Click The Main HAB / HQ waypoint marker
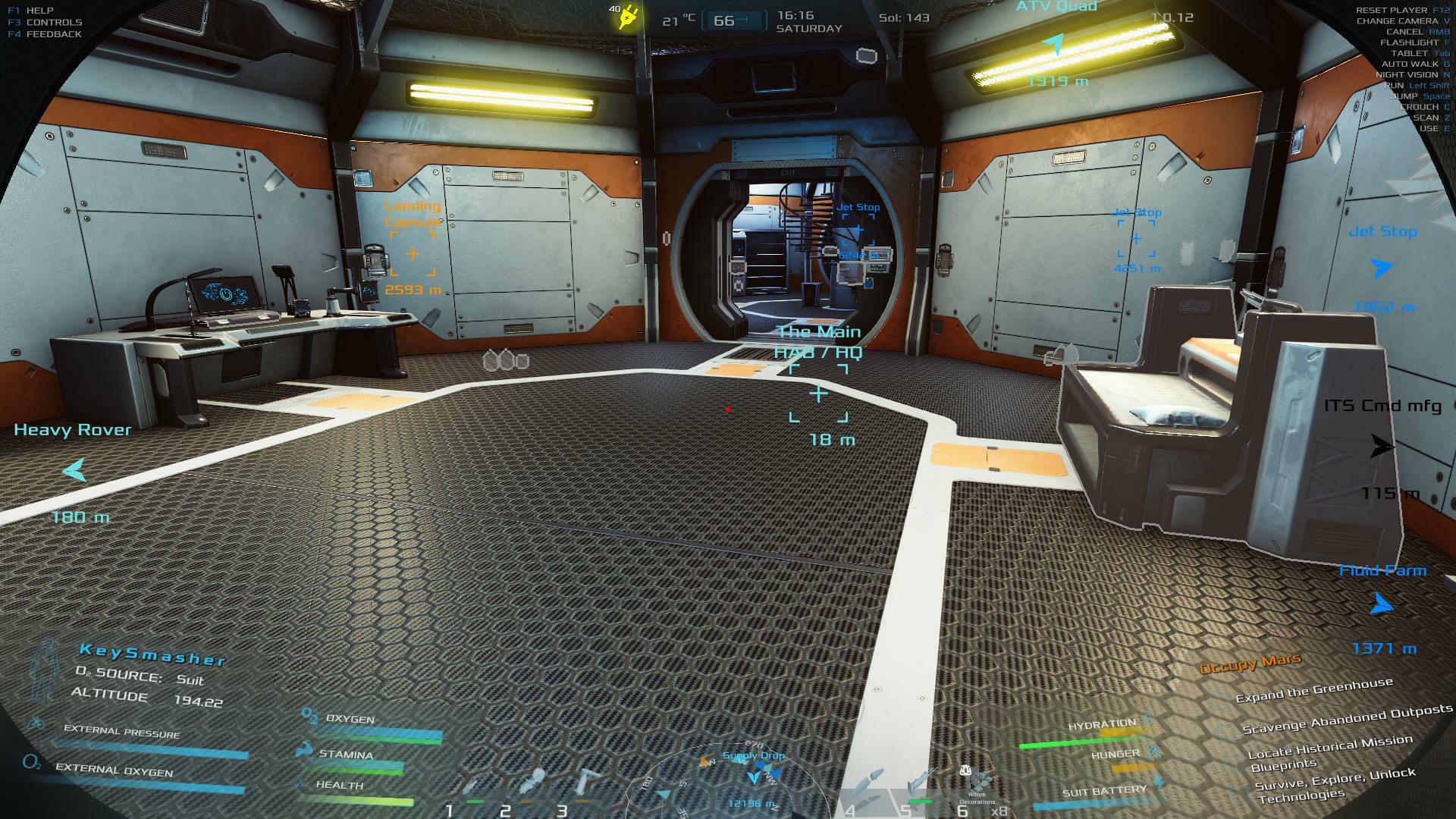Image resolution: width=1456 pixels, height=819 pixels. click(818, 394)
